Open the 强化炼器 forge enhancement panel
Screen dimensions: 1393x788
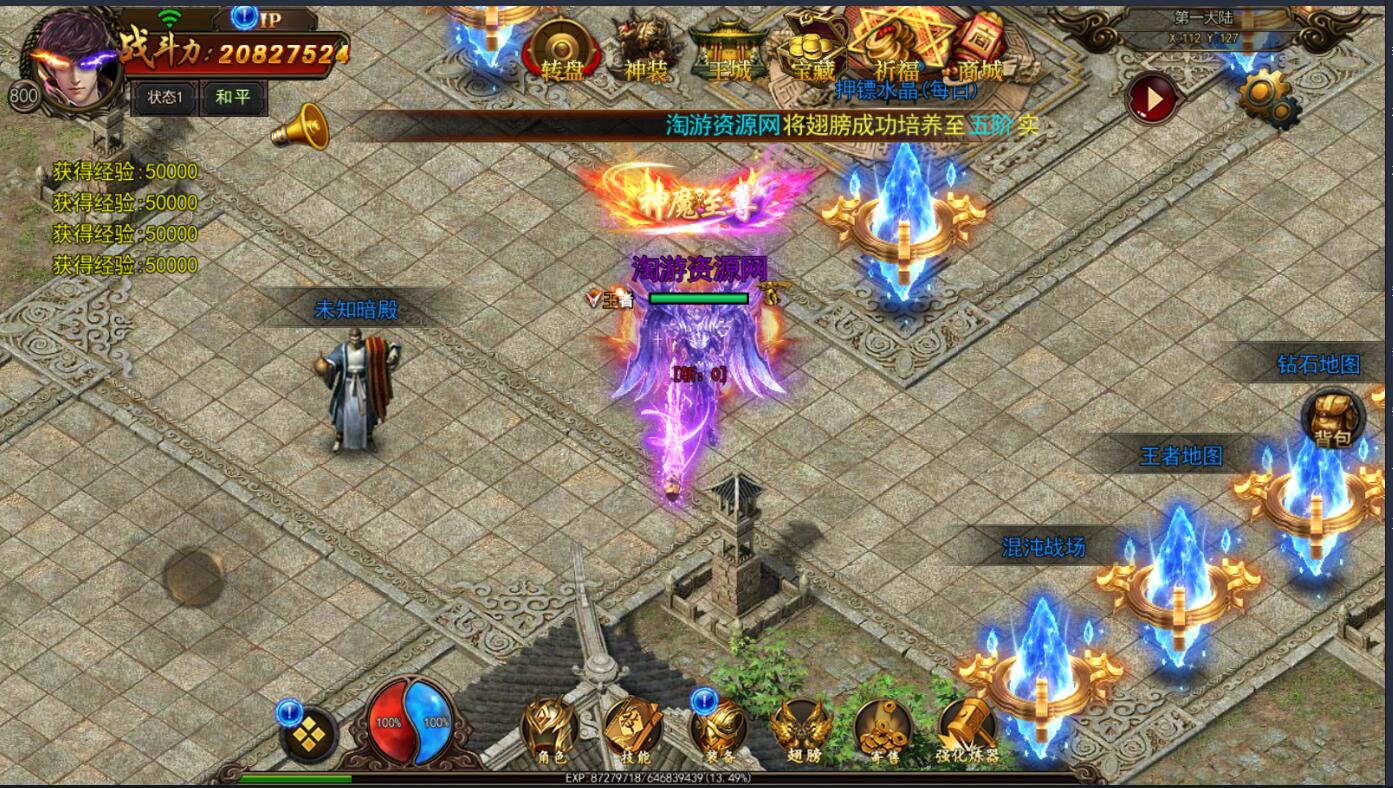point(967,730)
